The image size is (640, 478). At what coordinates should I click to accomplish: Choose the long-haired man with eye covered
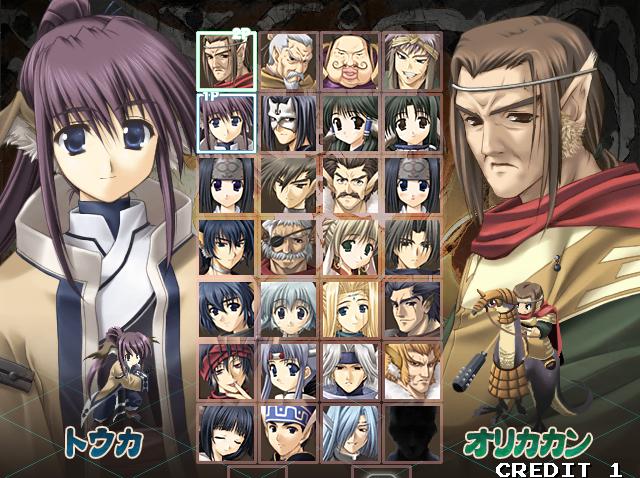pyautogui.click(x=351, y=432)
